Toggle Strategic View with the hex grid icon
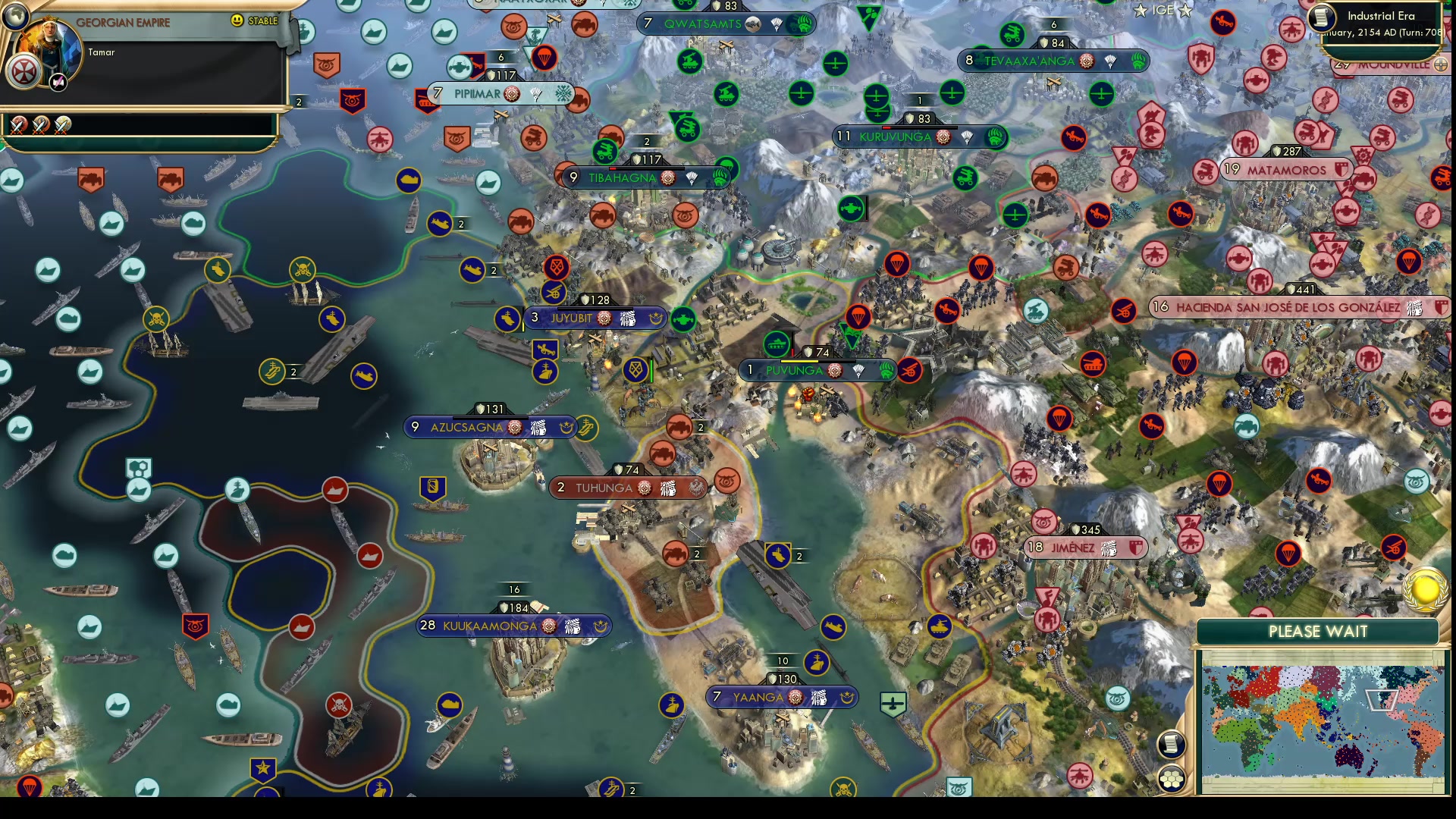 pyautogui.click(x=1172, y=777)
